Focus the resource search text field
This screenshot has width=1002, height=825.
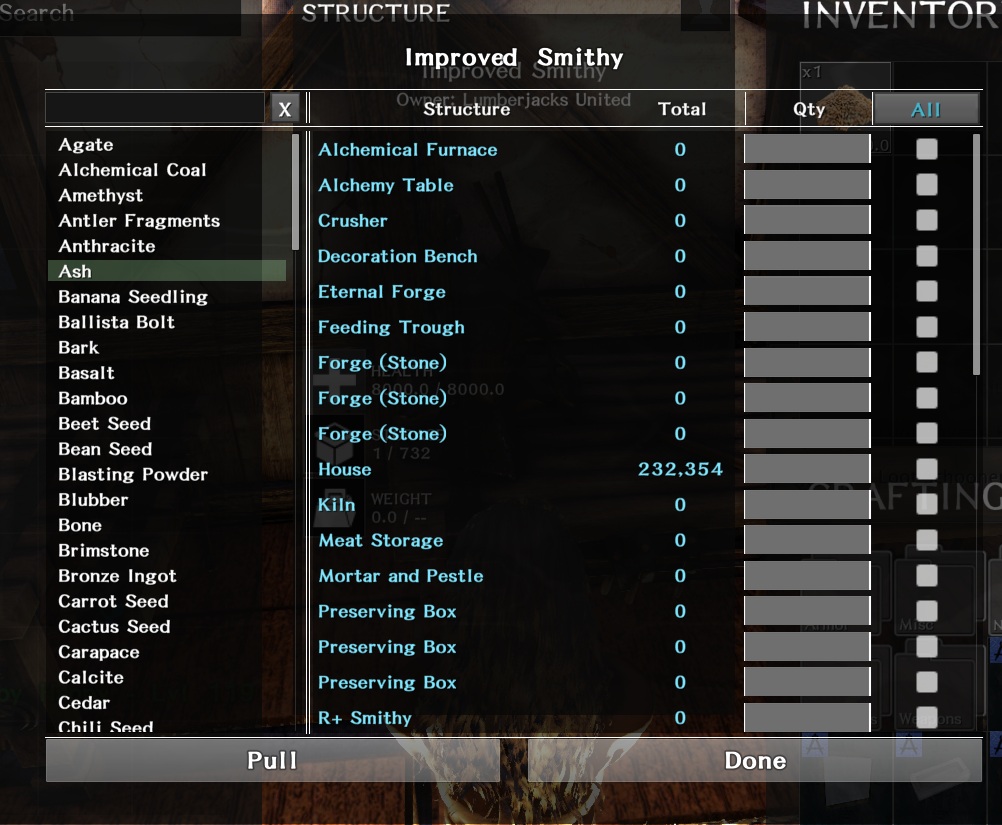(155, 108)
